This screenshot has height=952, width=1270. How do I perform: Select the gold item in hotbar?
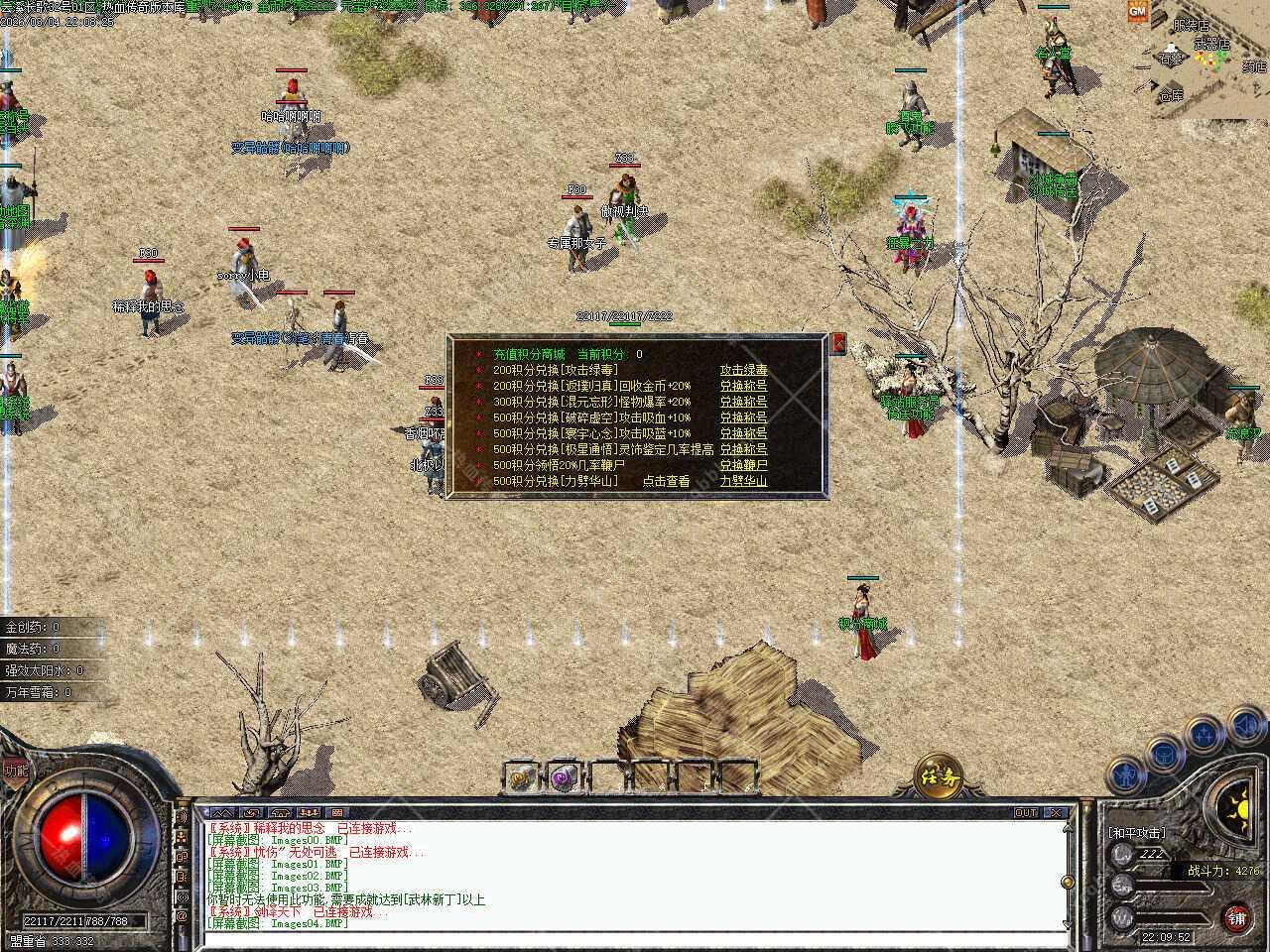click(519, 776)
